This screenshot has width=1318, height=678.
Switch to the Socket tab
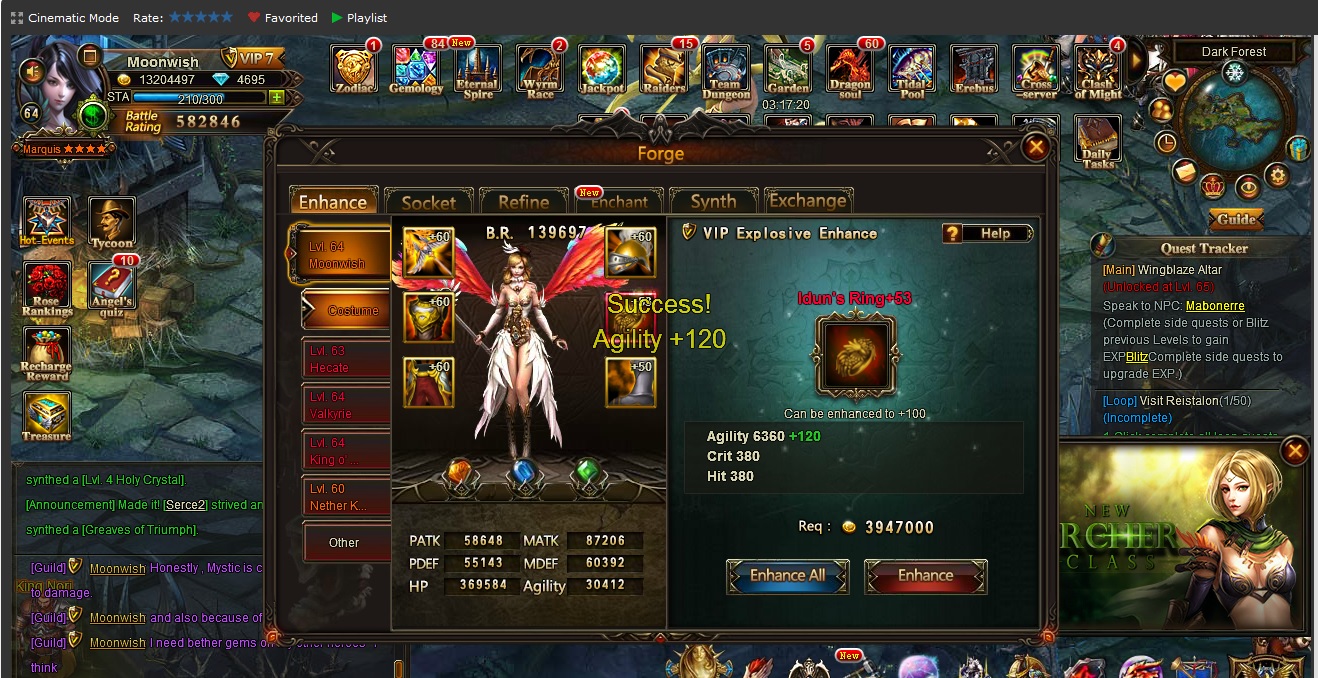click(x=428, y=202)
